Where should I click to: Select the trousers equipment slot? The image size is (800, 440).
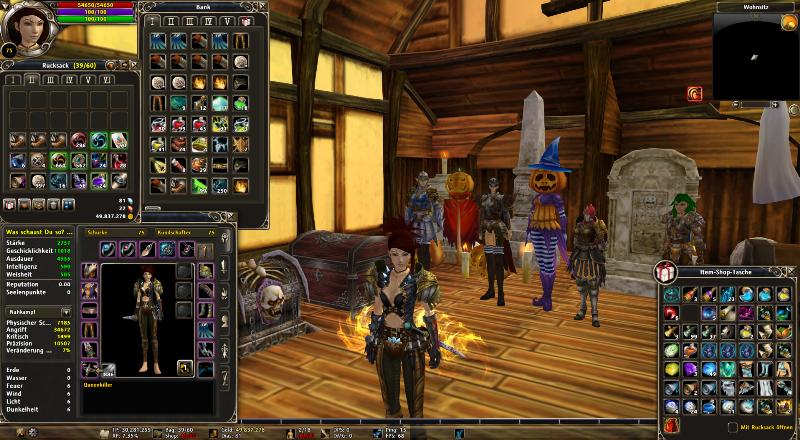point(89,329)
